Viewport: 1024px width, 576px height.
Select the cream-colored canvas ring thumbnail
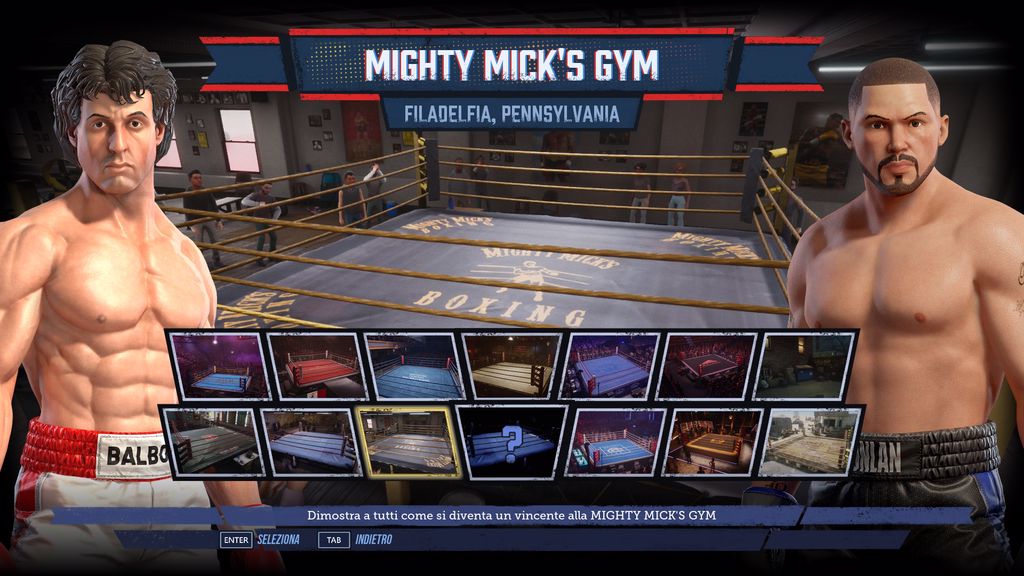pos(511,366)
